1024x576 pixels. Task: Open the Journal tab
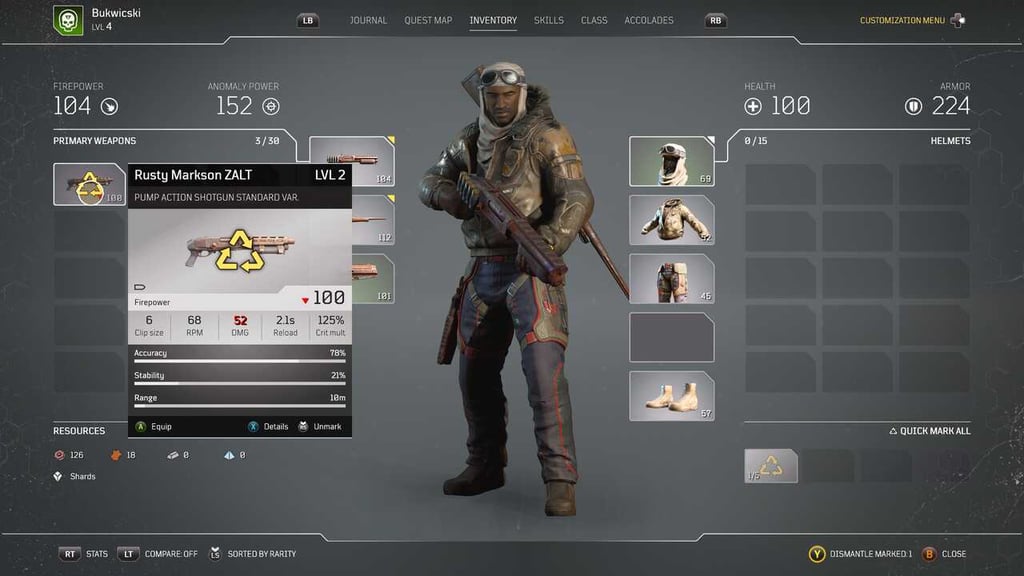tap(368, 20)
